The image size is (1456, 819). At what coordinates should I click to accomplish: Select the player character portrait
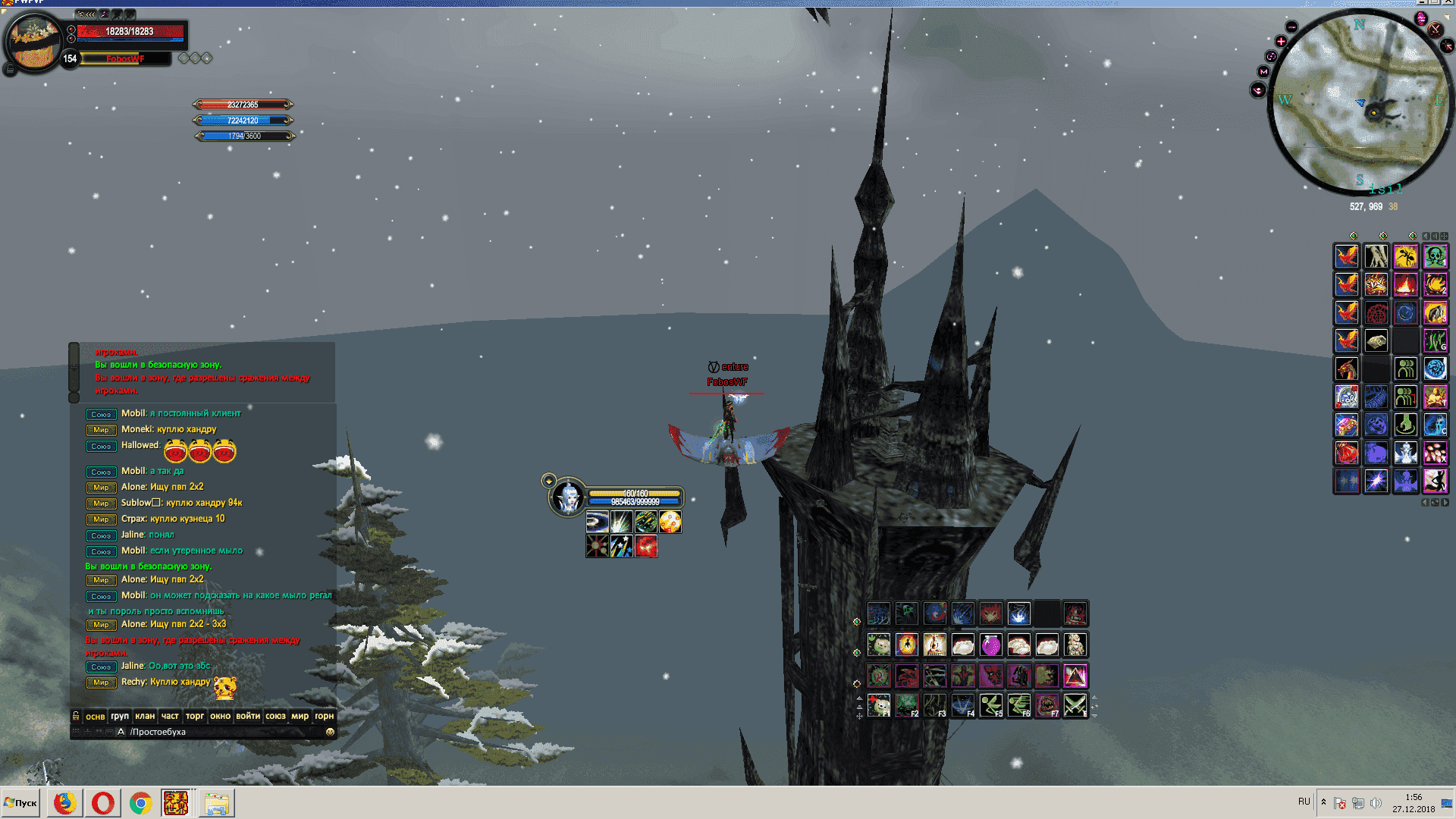33,42
